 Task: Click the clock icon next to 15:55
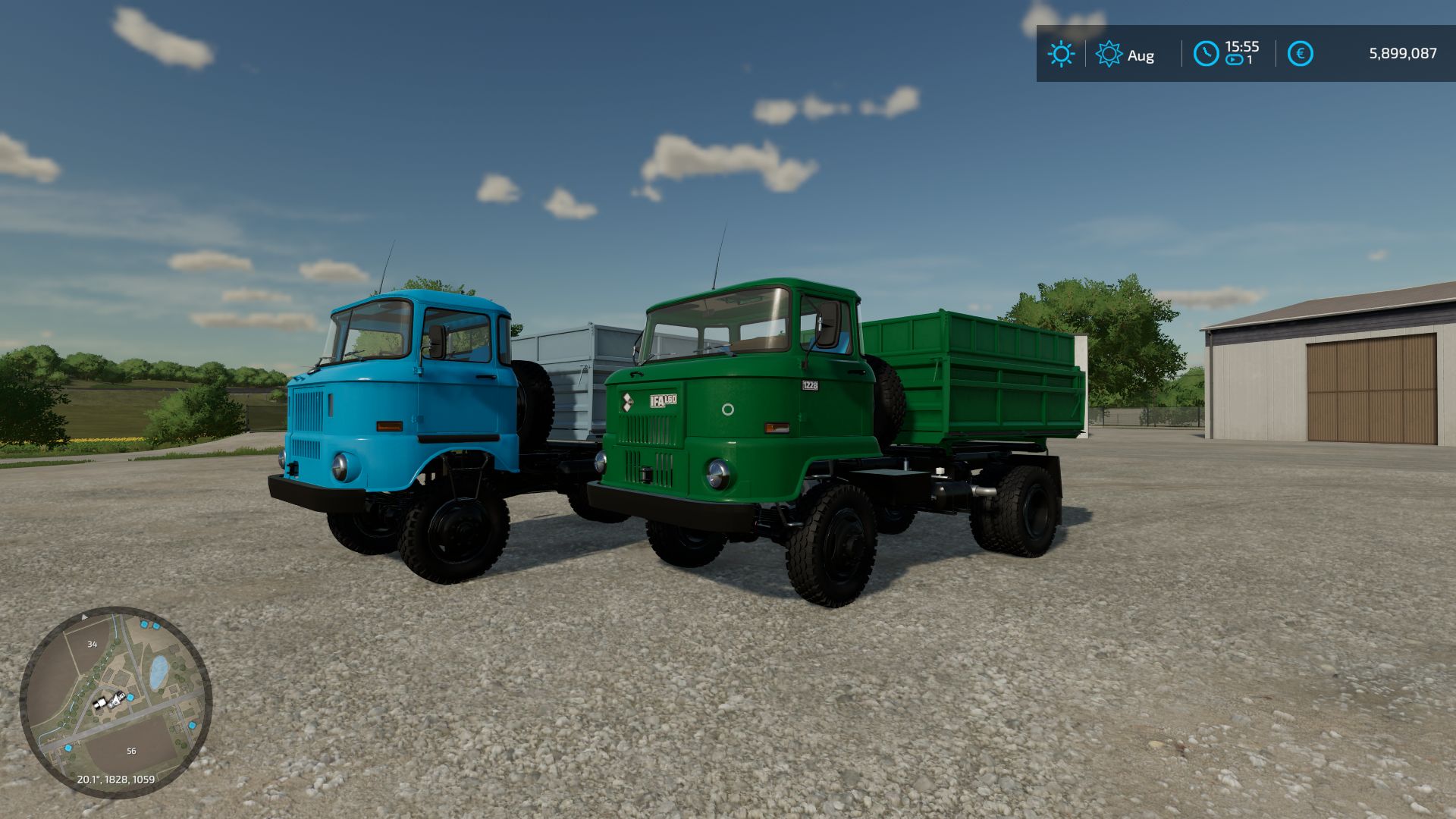click(x=1206, y=53)
